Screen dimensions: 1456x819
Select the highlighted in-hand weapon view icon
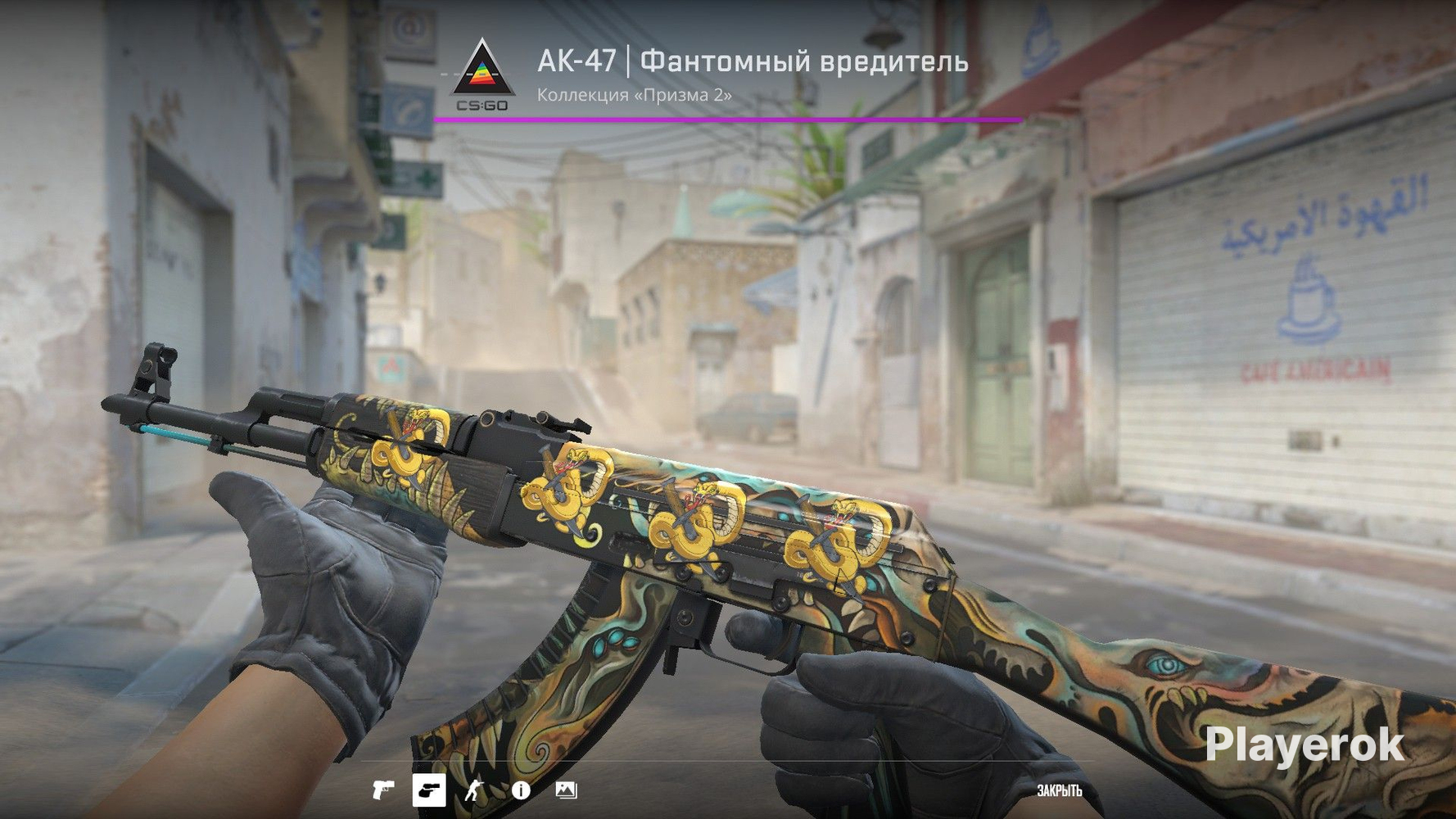(429, 790)
